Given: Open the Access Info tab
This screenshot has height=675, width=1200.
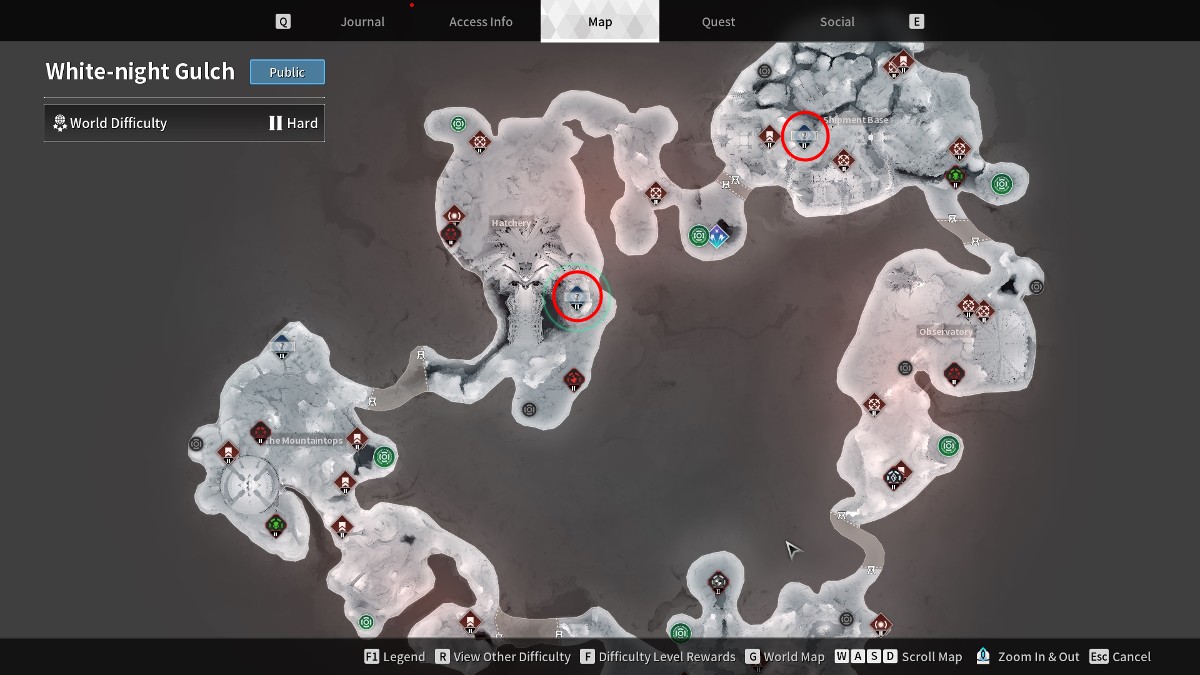Looking at the screenshot, I should [x=480, y=22].
